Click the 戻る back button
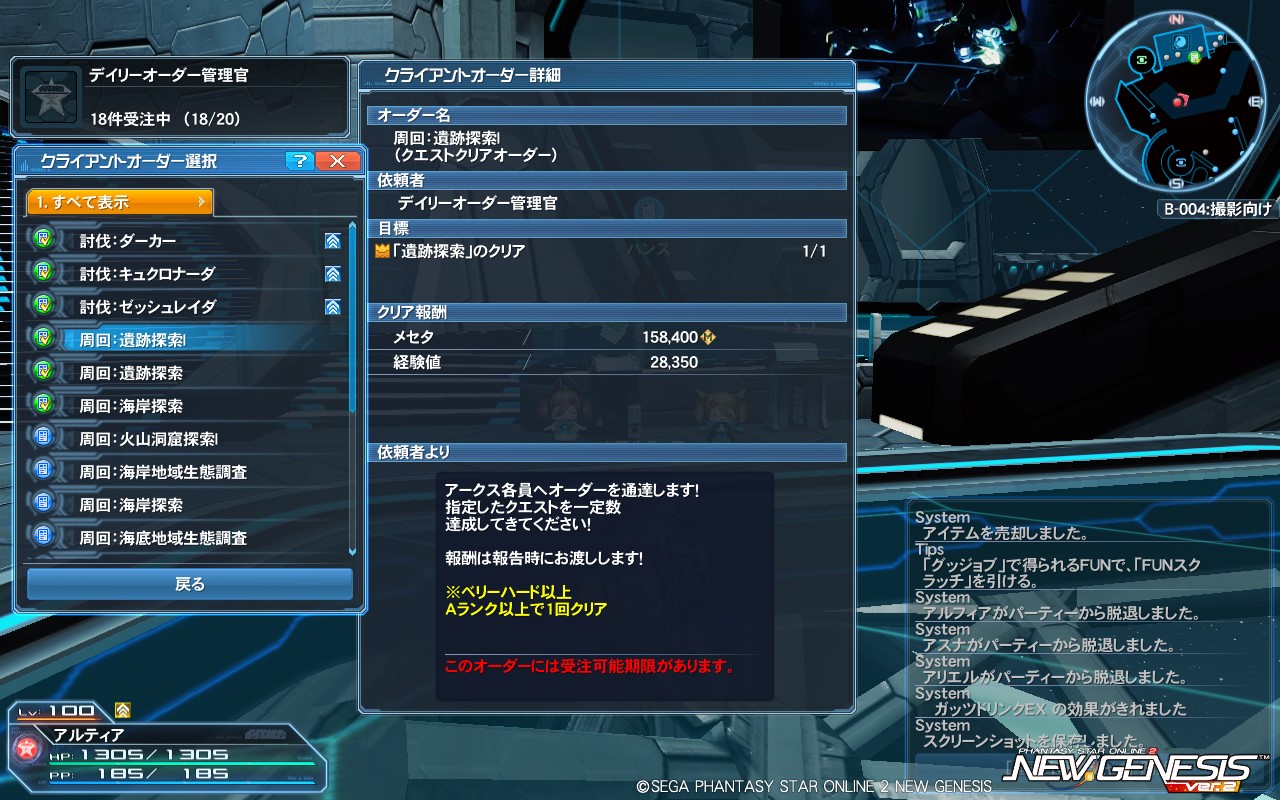This screenshot has width=1280, height=800. click(189, 584)
